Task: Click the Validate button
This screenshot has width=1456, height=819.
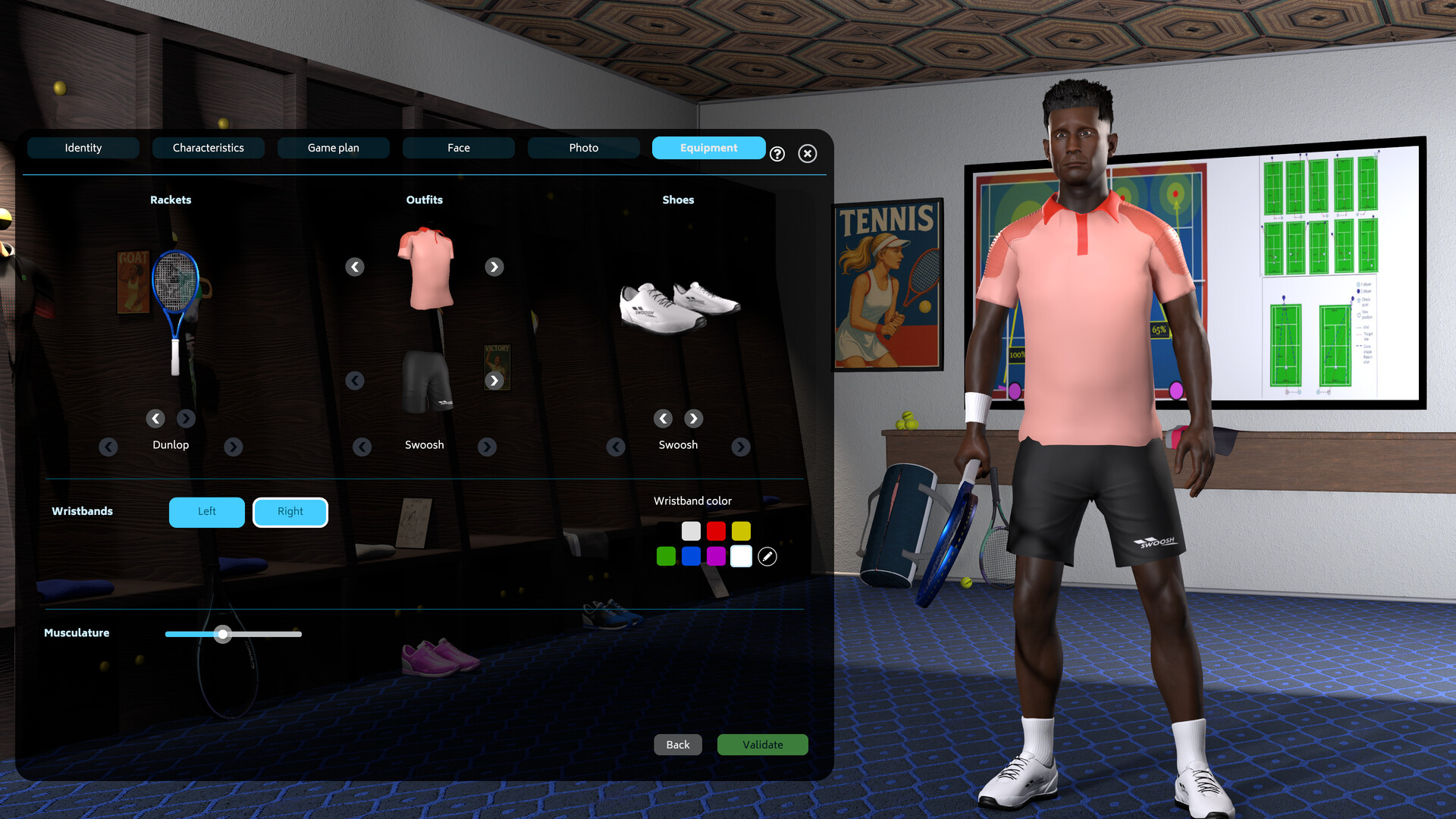Action: [x=762, y=745]
